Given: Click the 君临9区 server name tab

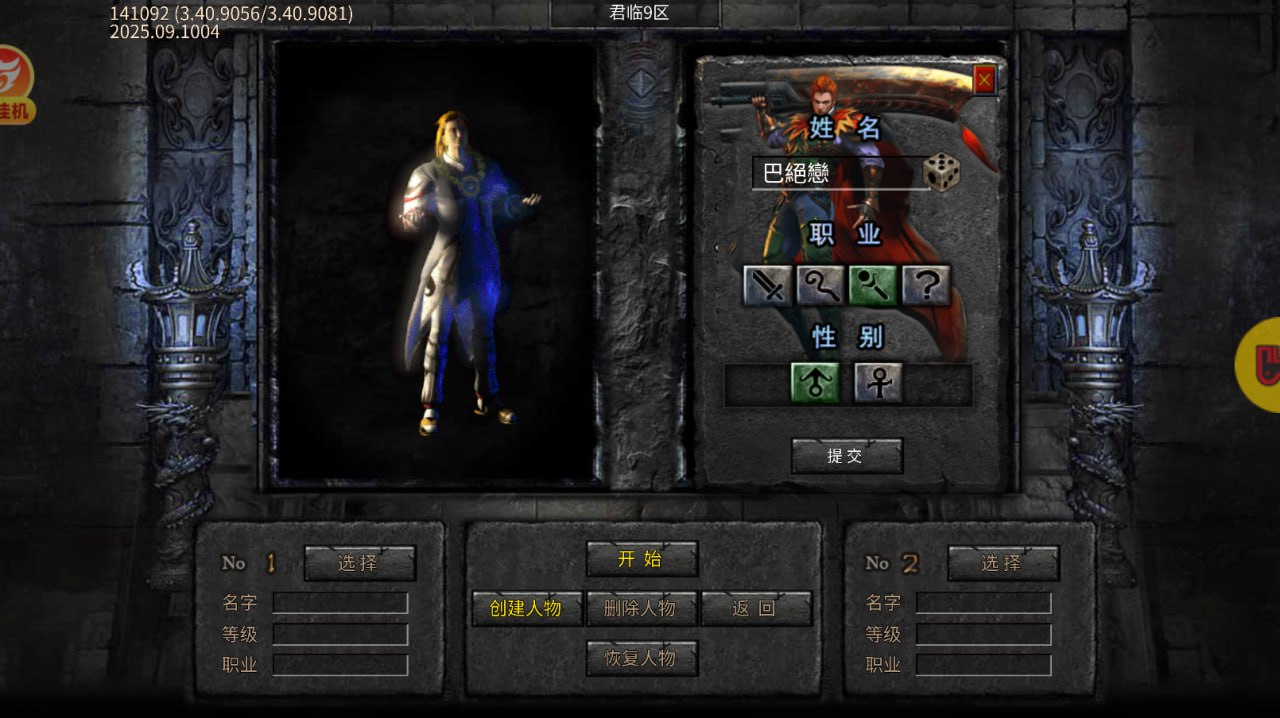Looking at the screenshot, I should click(634, 14).
